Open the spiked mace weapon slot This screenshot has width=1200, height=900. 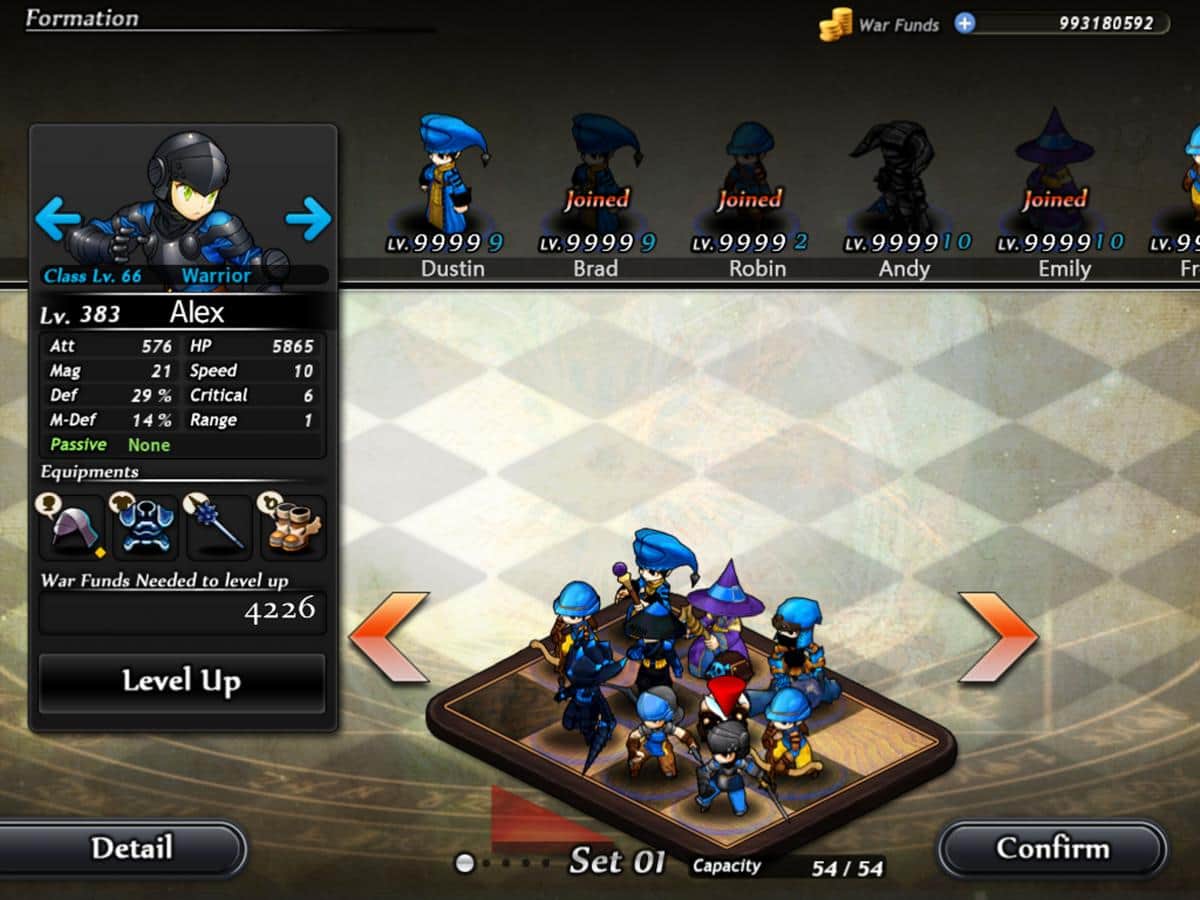click(x=219, y=527)
